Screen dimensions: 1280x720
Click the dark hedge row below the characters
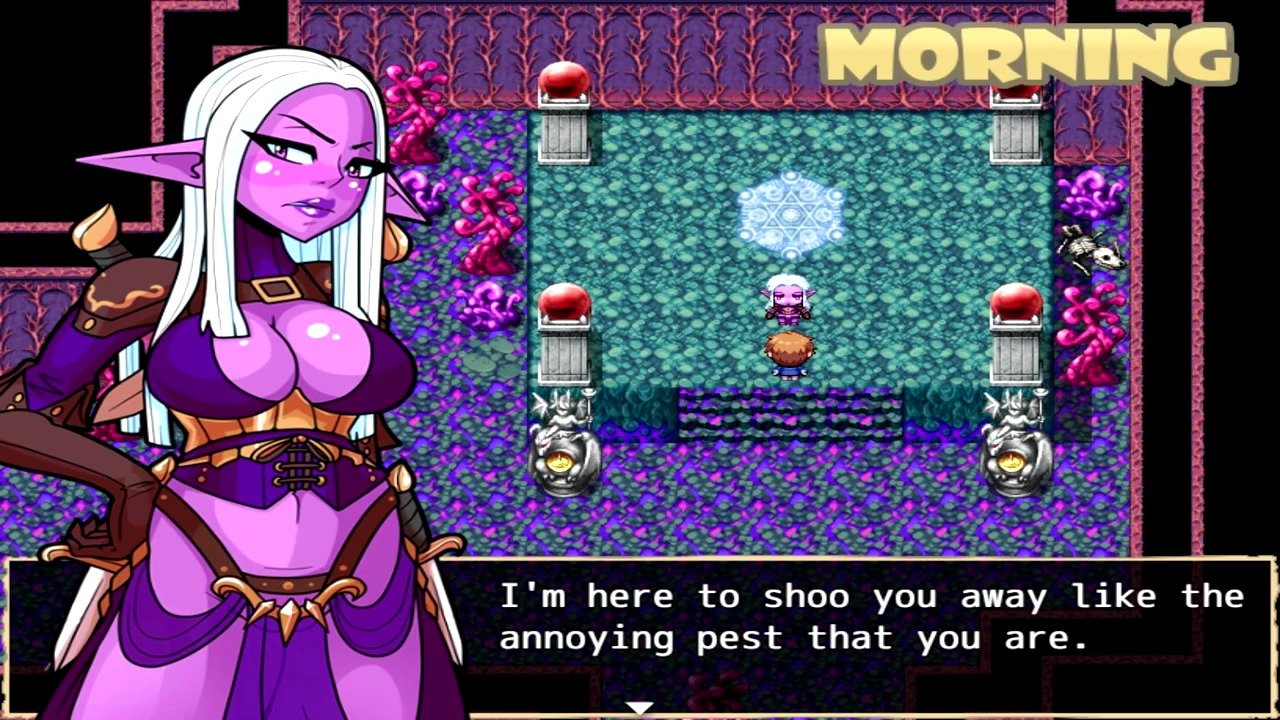pos(790,415)
